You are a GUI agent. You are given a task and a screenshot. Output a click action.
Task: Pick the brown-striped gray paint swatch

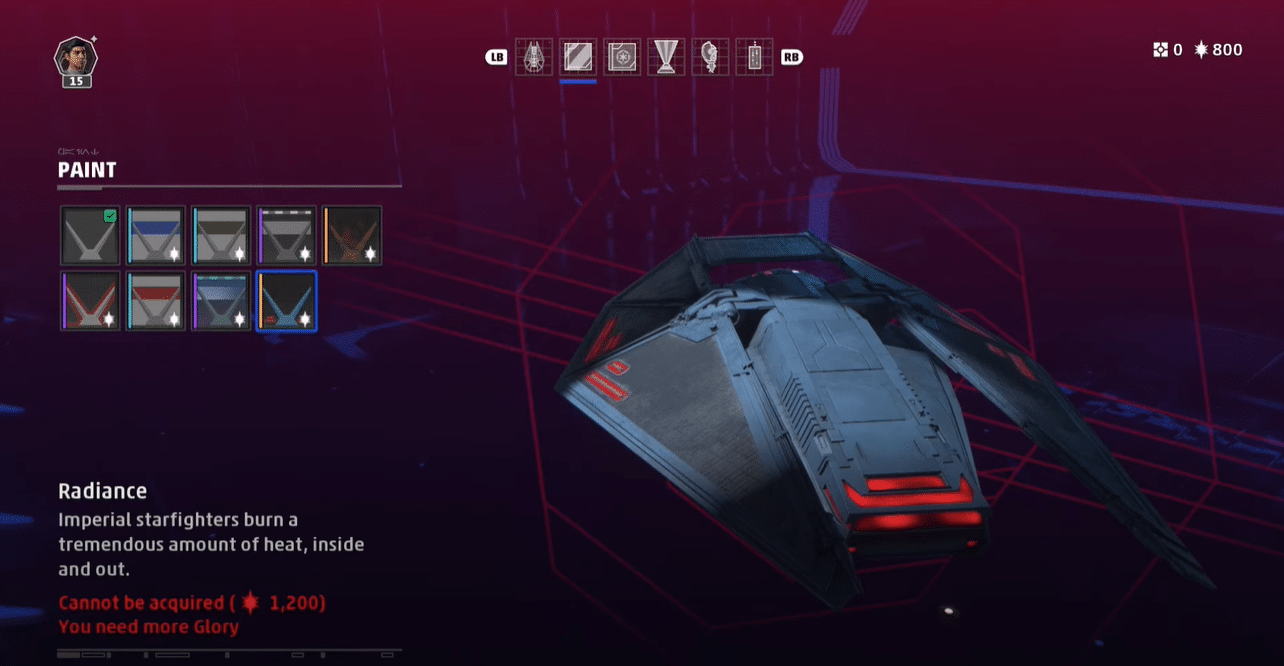point(221,236)
